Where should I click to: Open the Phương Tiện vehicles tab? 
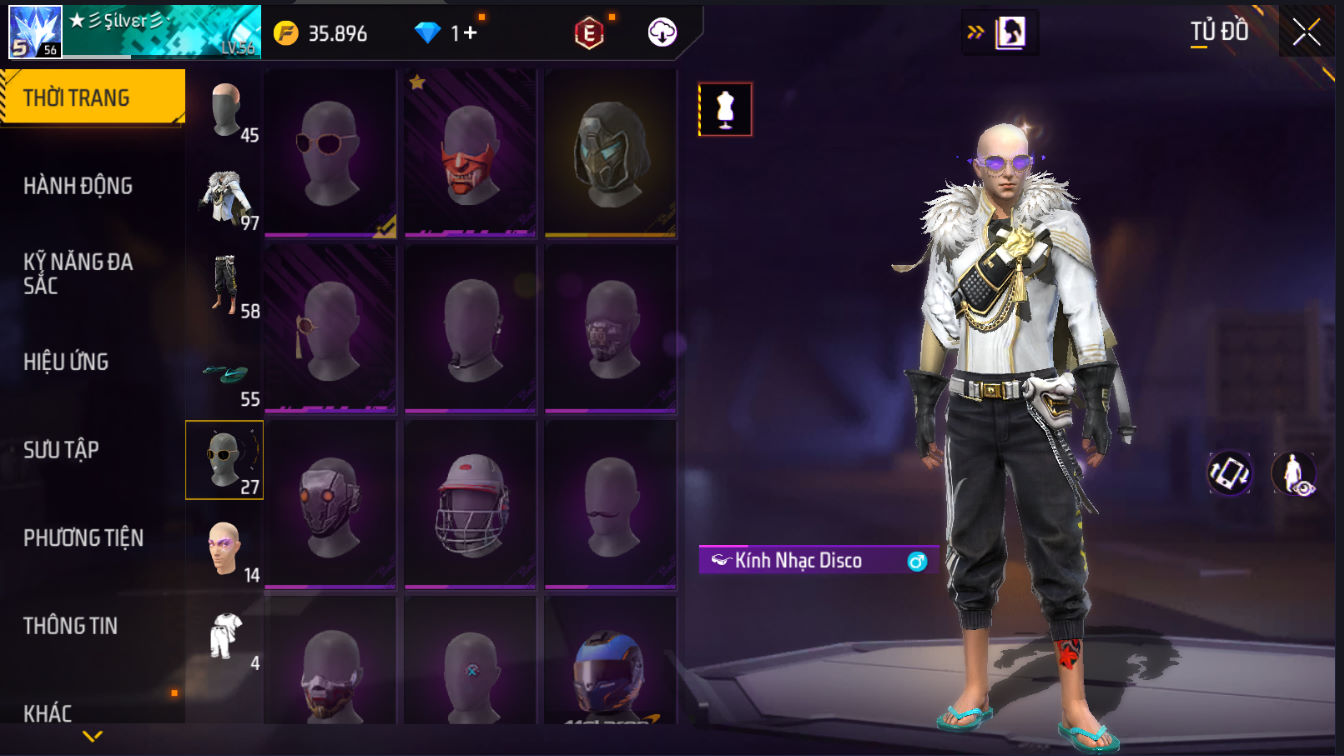(83, 538)
